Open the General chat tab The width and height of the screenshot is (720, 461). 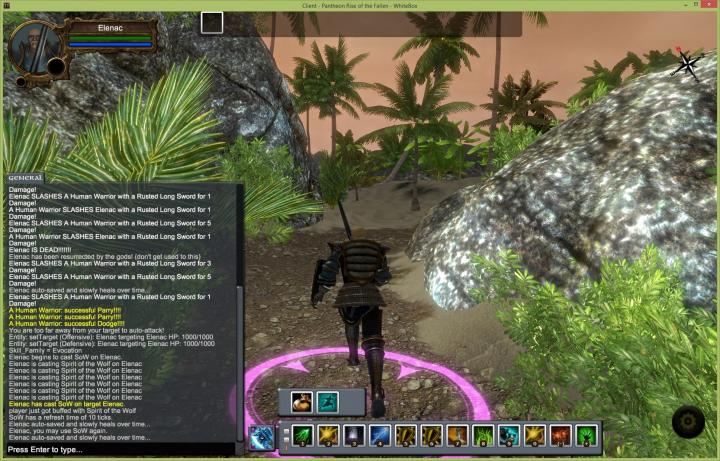click(26, 177)
